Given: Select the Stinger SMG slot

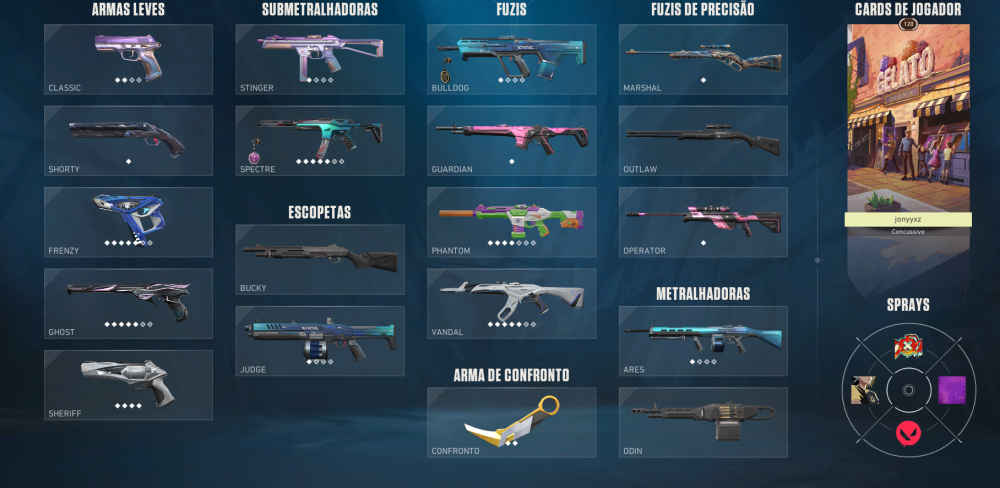Looking at the screenshot, I should click(x=320, y=59).
